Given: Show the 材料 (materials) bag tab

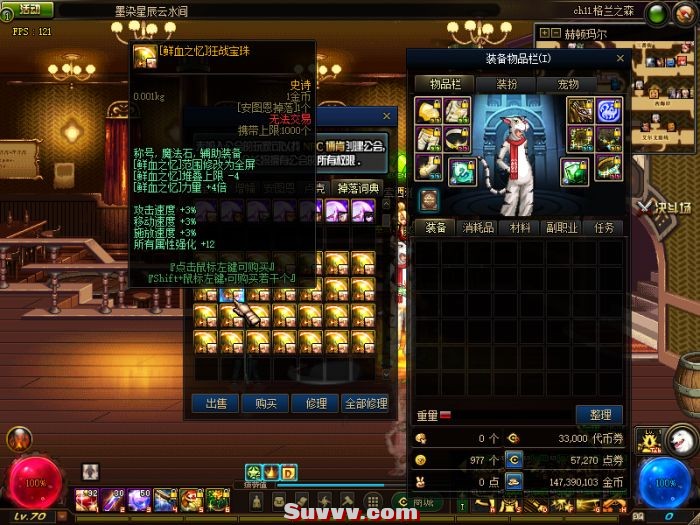Looking at the screenshot, I should tap(520, 228).
